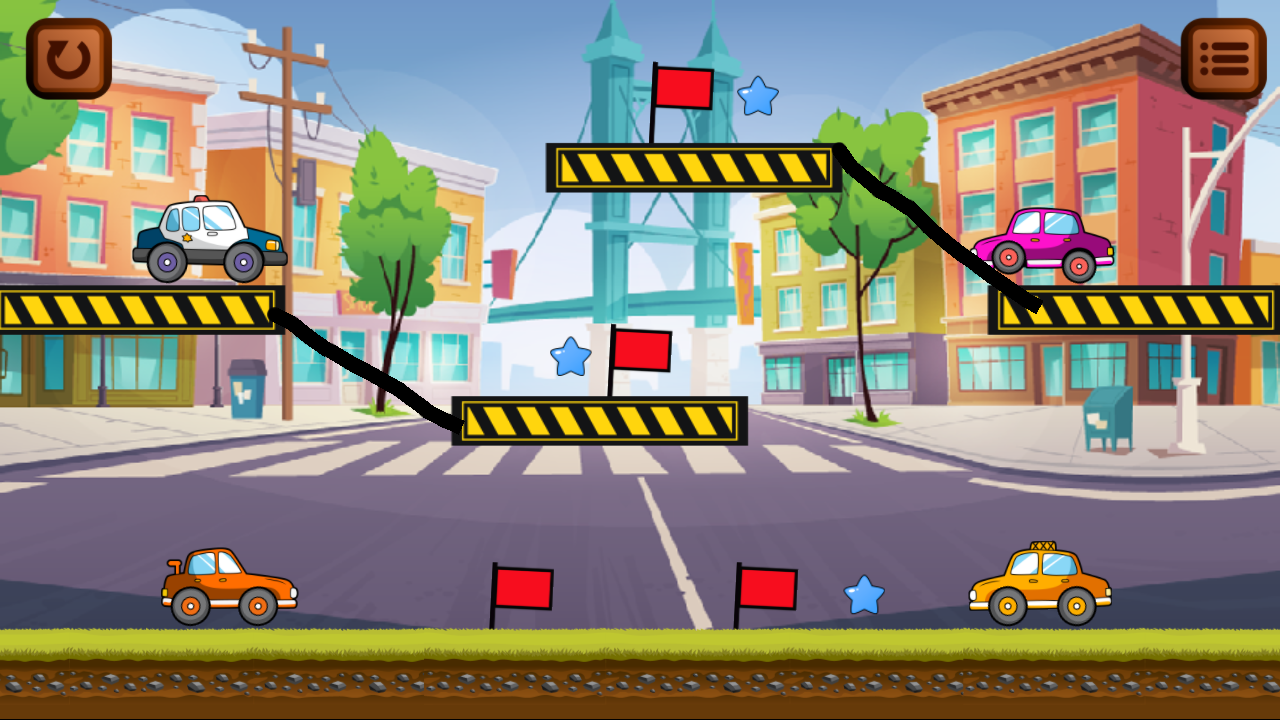Select the middle striped barrier platform
Viewport: 1280px width, 720px height.
pyautogui.click(x=600, y=421)
